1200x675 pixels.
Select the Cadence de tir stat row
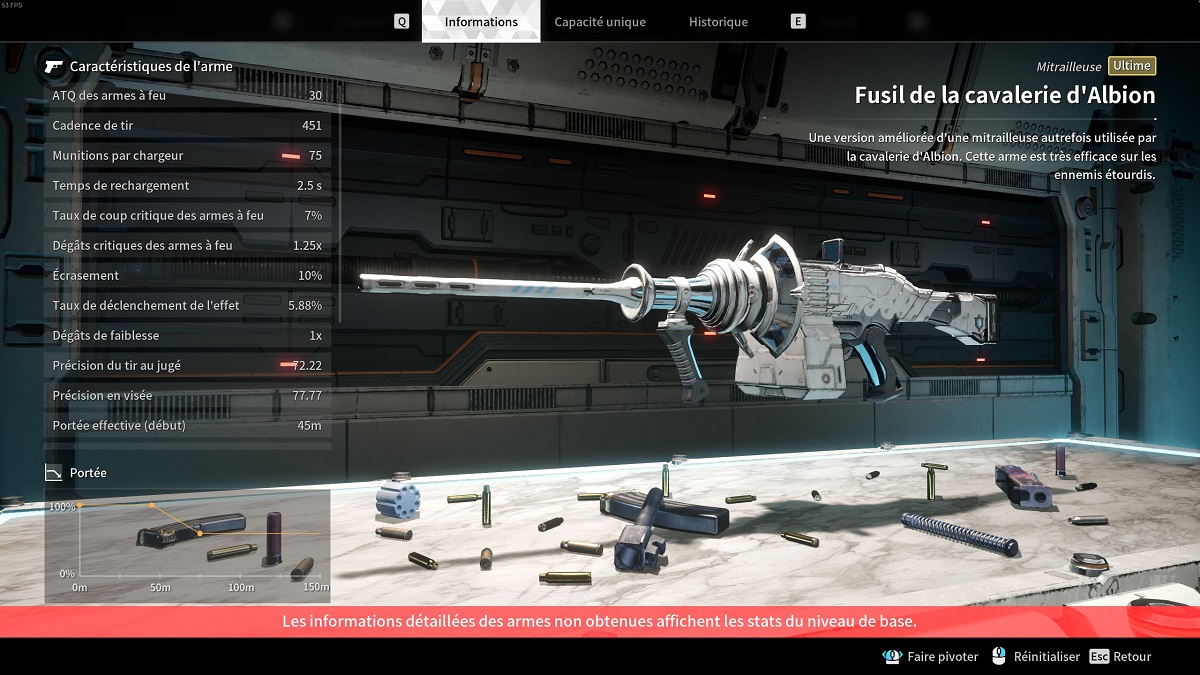pos(187,126)
